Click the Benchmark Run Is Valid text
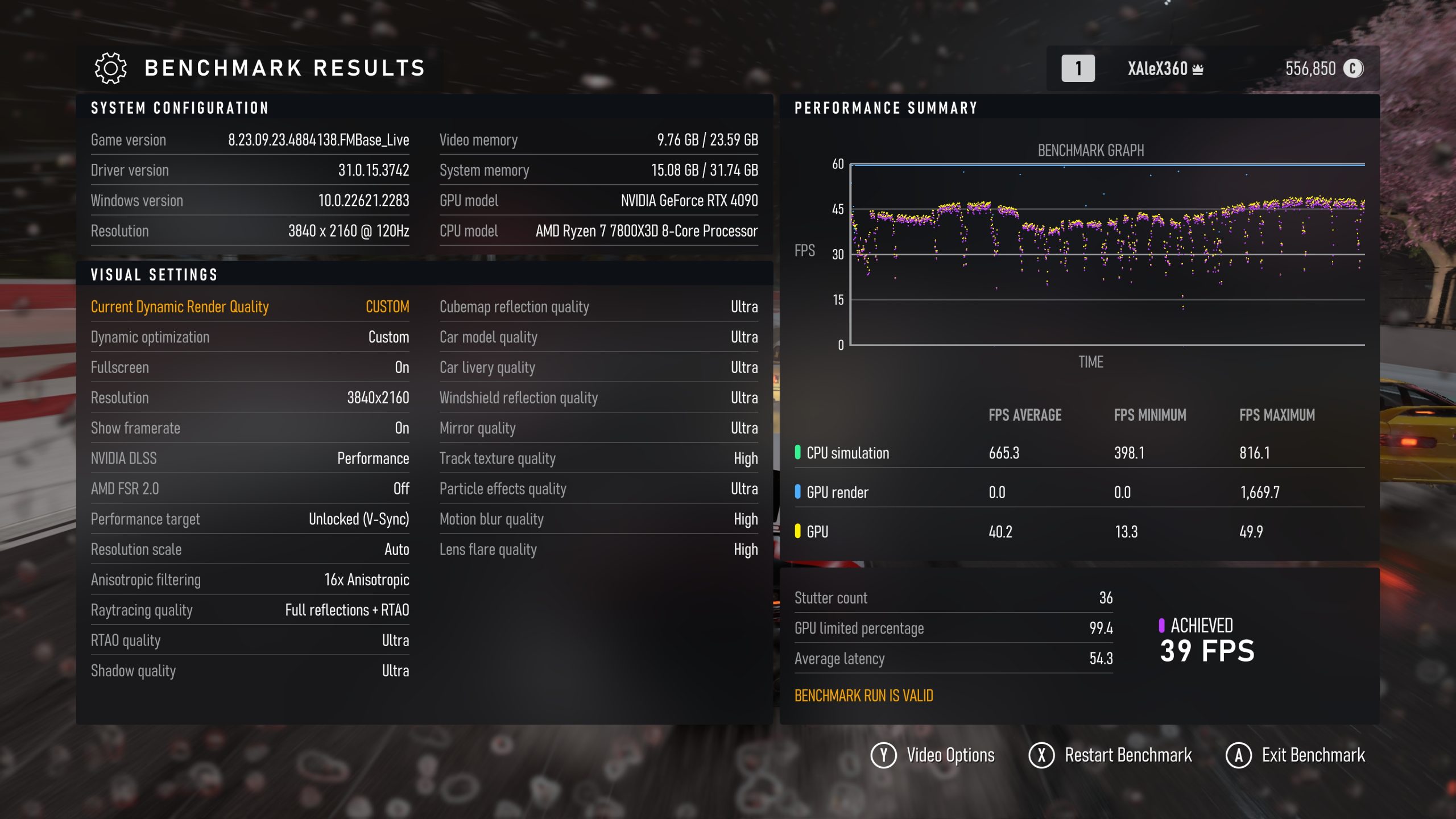 (x=863, y=696)
